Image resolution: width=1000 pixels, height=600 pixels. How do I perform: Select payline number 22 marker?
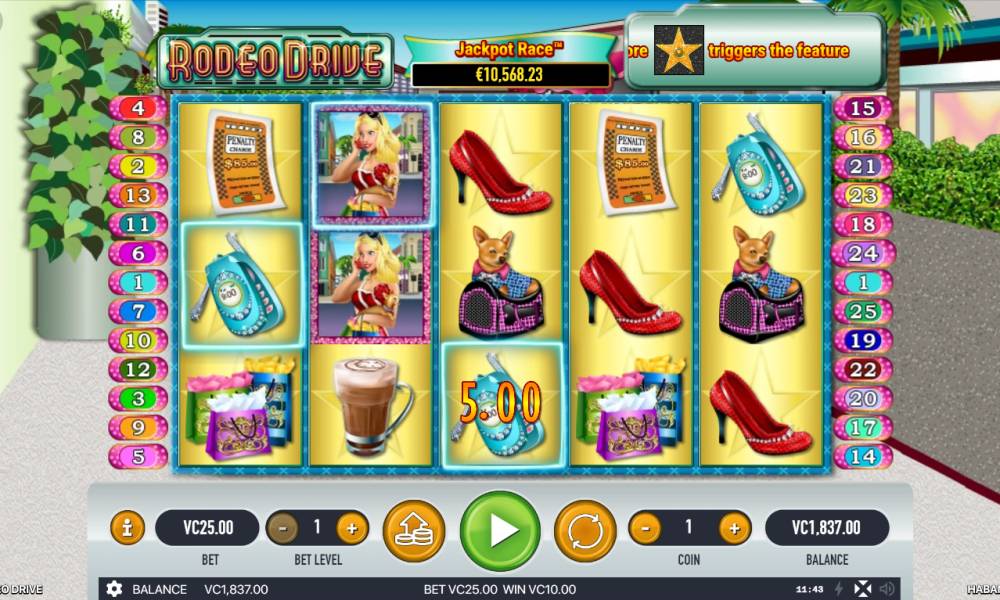point(861,370)
